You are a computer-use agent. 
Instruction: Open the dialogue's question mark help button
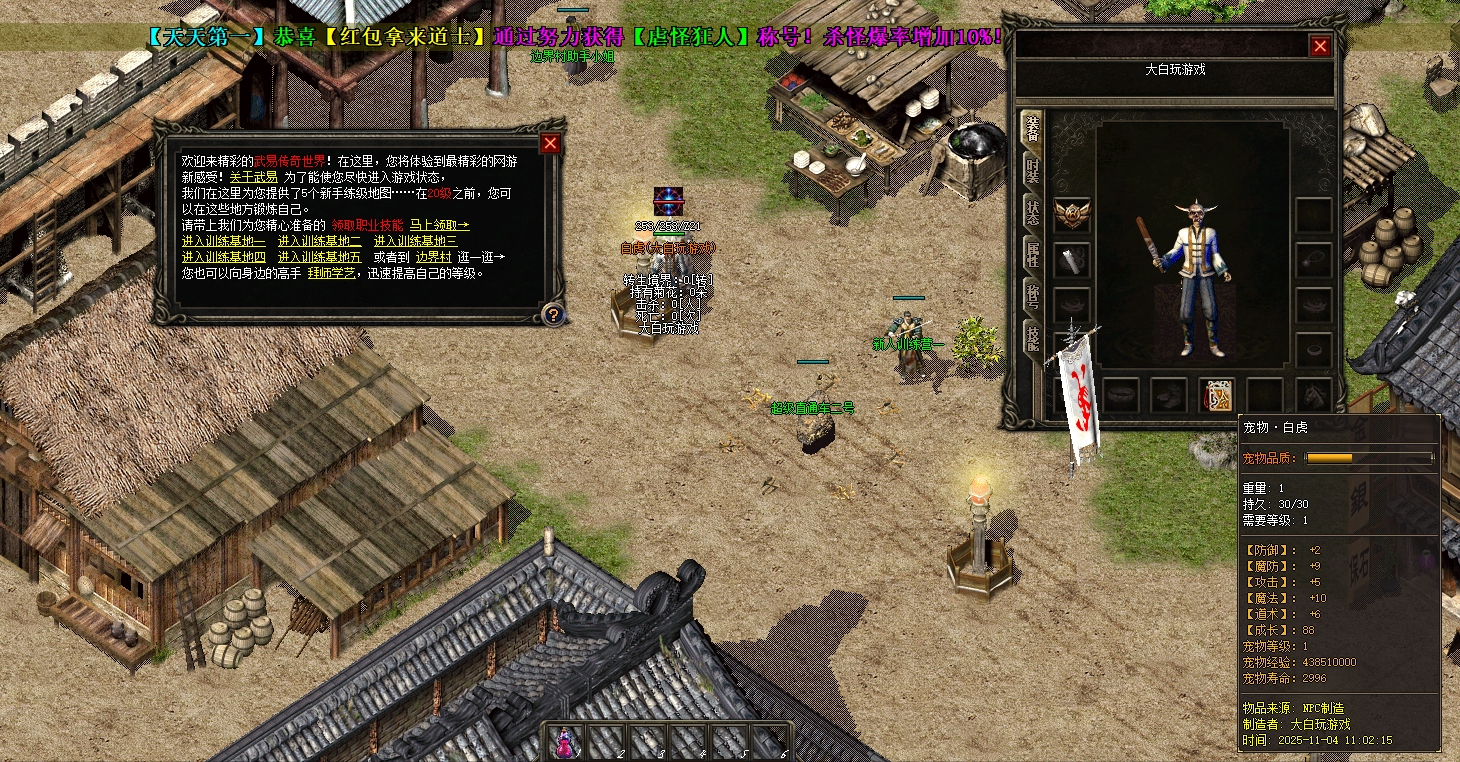551,314
